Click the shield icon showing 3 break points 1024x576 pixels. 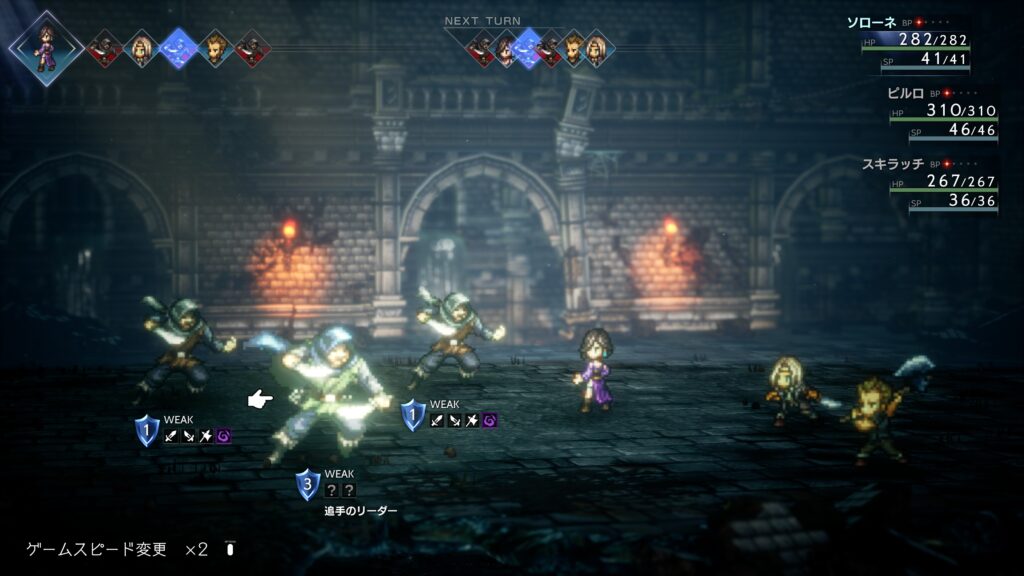point(308,485)
